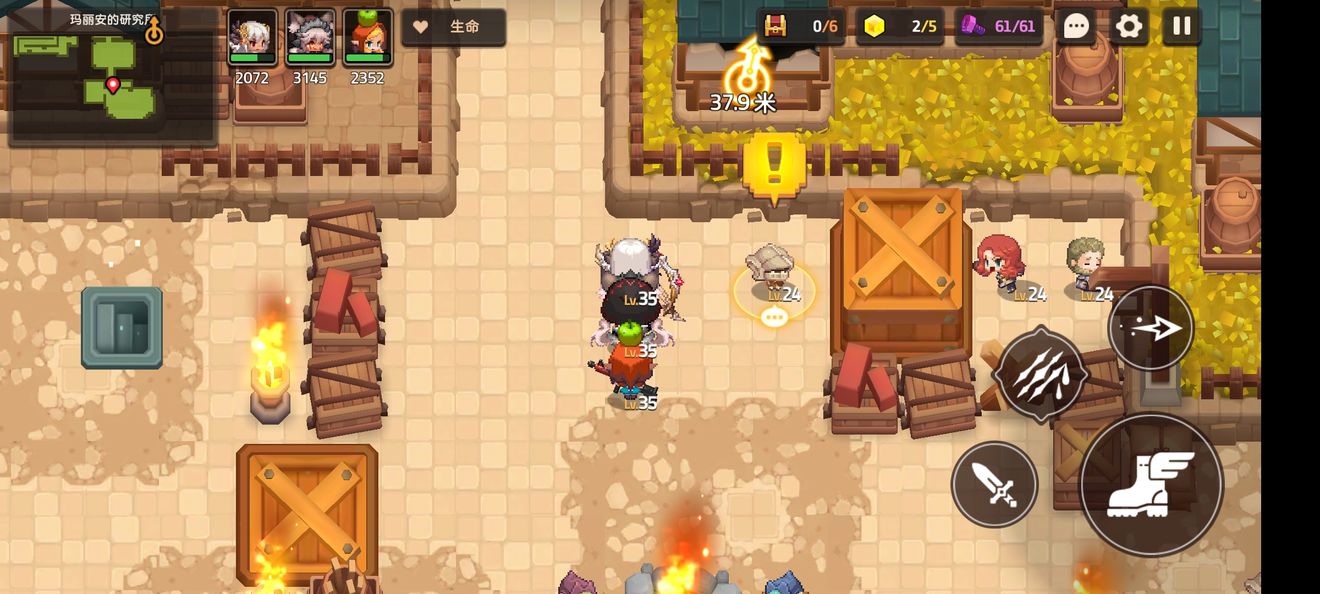Open the gear settings menu
The height and width of the screenshot is (594, 1320).
tap(1129, 26)
